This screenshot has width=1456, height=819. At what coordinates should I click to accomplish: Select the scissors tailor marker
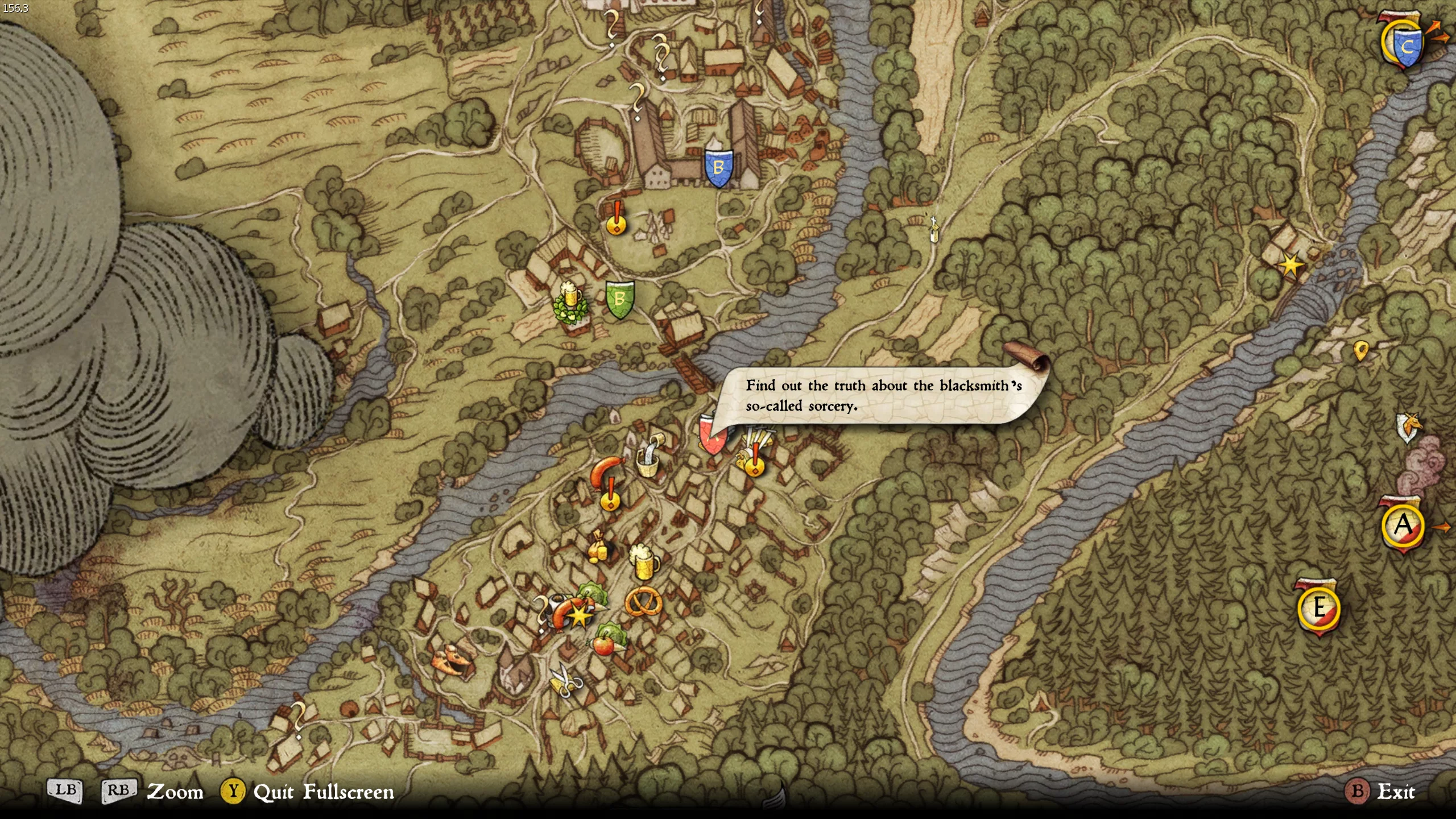pyautogui.click(x=565, y=680)
